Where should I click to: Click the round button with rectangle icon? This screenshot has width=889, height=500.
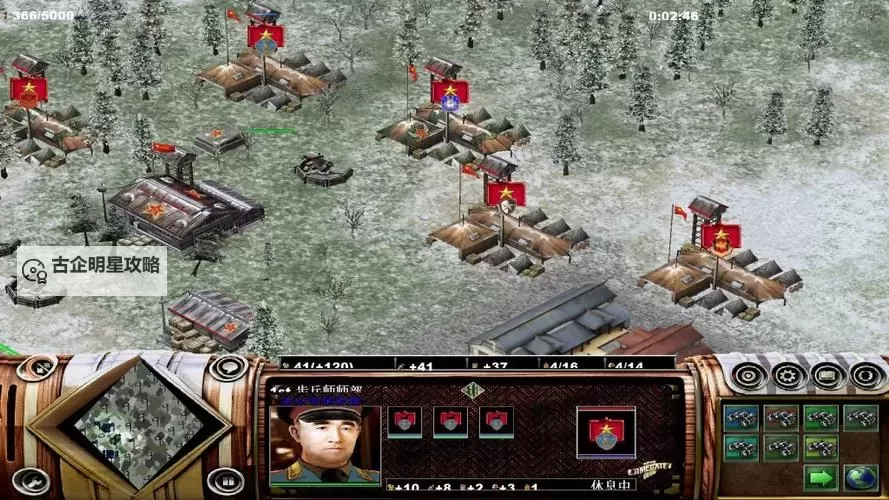[x=828, y=376]
